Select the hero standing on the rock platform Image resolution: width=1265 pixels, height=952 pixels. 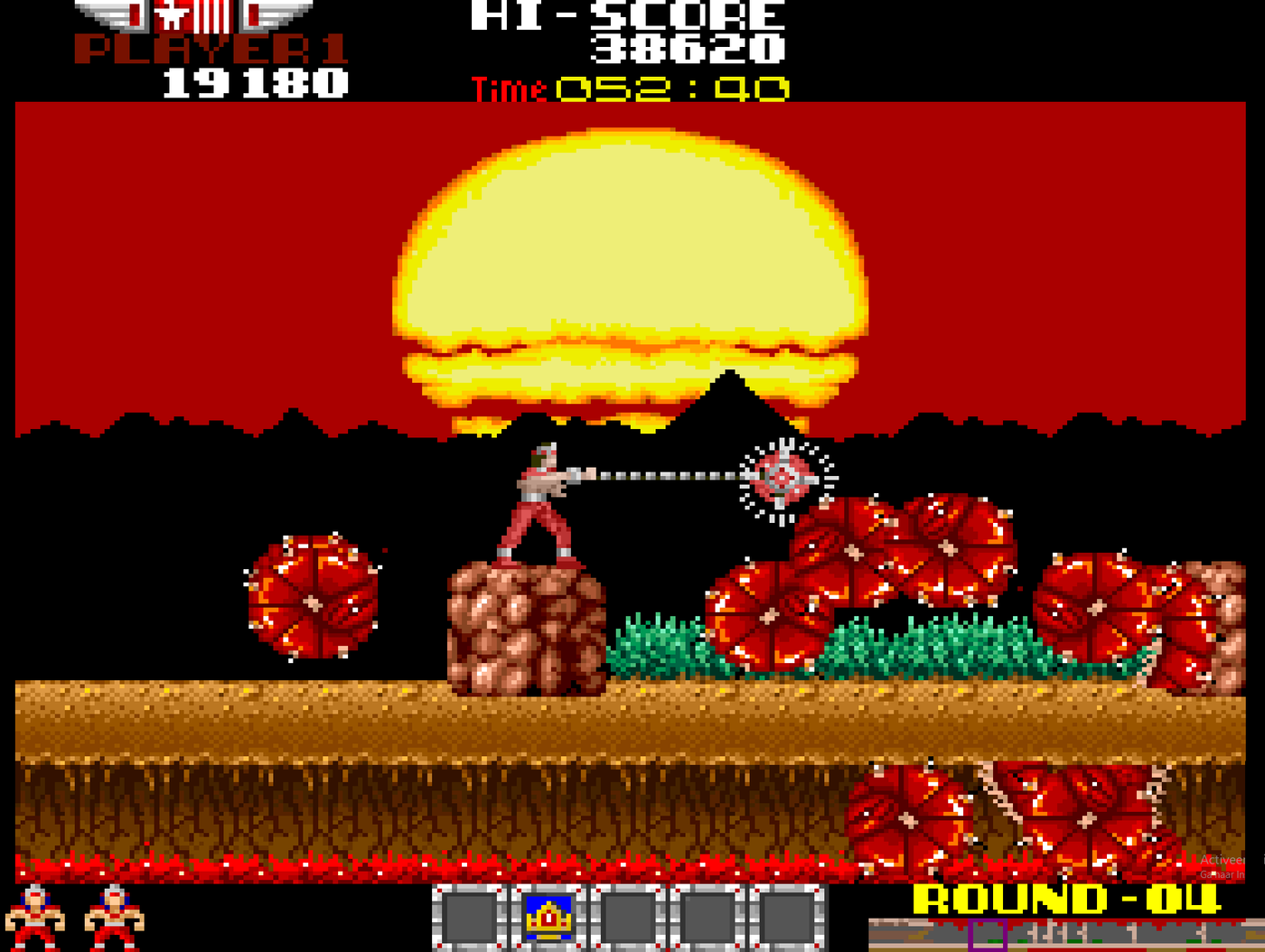[536, 497]
